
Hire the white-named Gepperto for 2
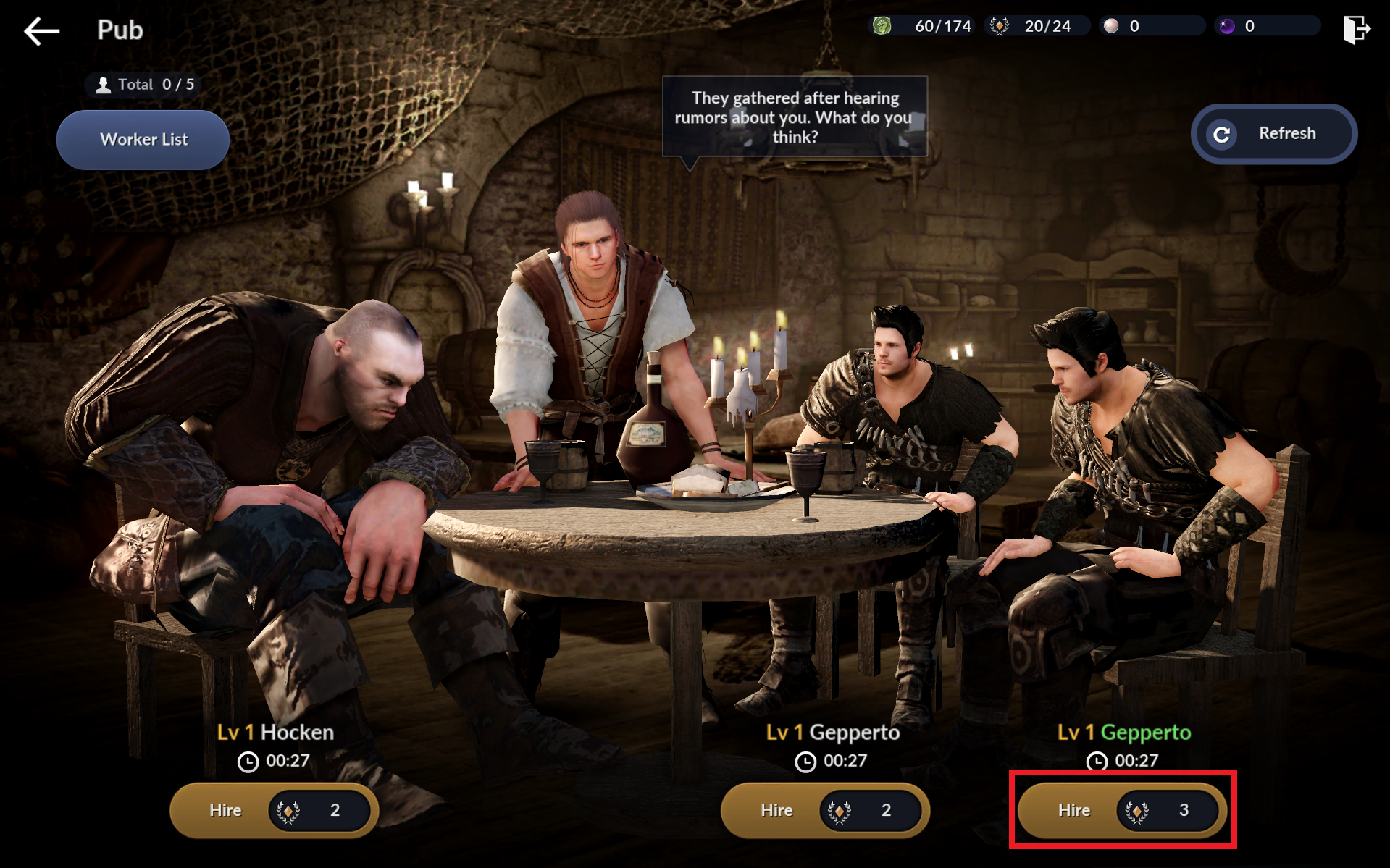pyautogui.click(x=825, y=810)
